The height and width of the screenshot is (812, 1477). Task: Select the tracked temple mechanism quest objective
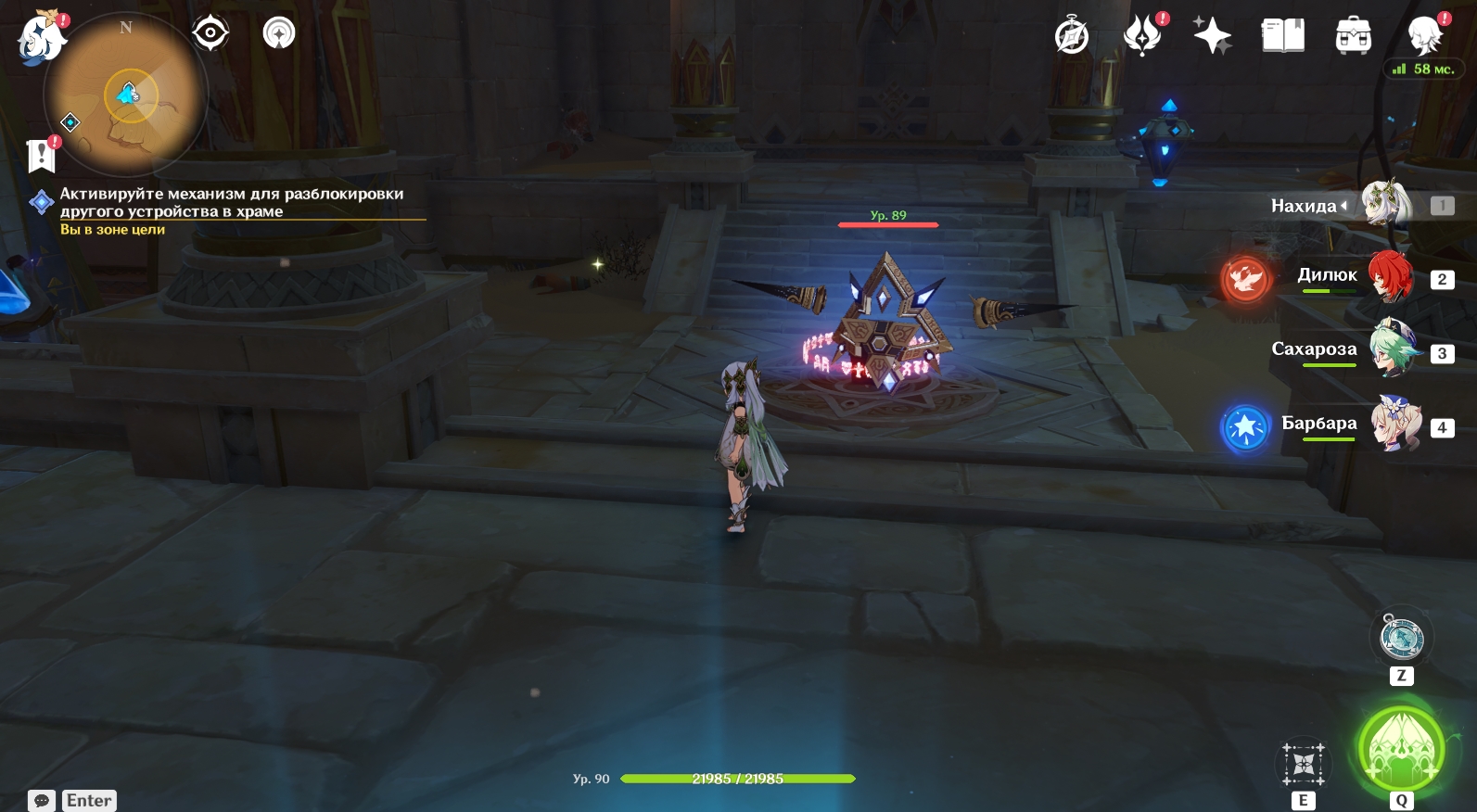(231, 202)
